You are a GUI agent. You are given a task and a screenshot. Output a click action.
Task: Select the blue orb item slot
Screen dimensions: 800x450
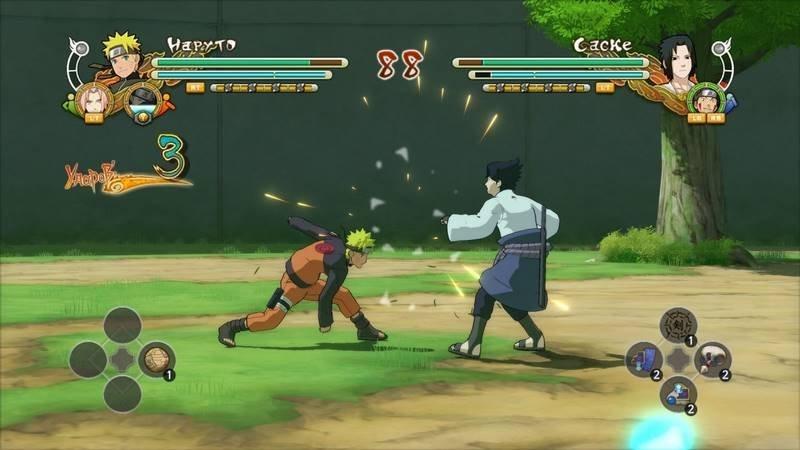[678, 393]
